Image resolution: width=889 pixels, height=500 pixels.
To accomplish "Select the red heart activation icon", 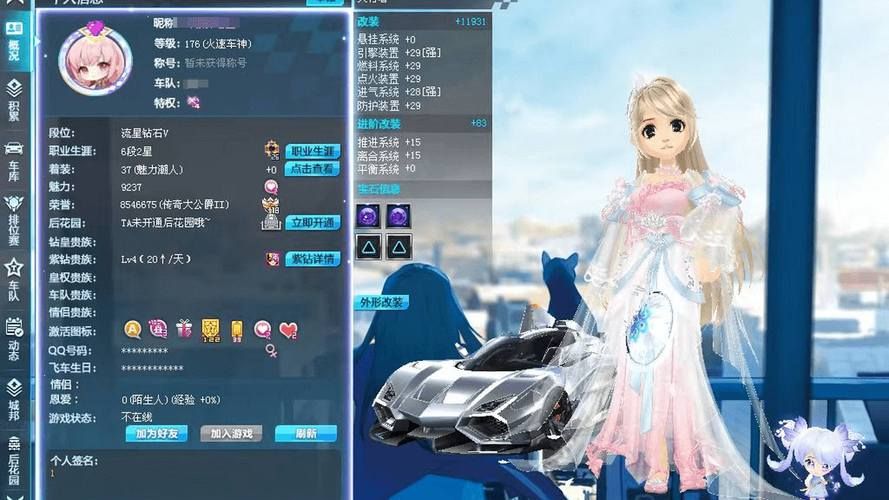I will pyautogui.click(x=288, y=329).
